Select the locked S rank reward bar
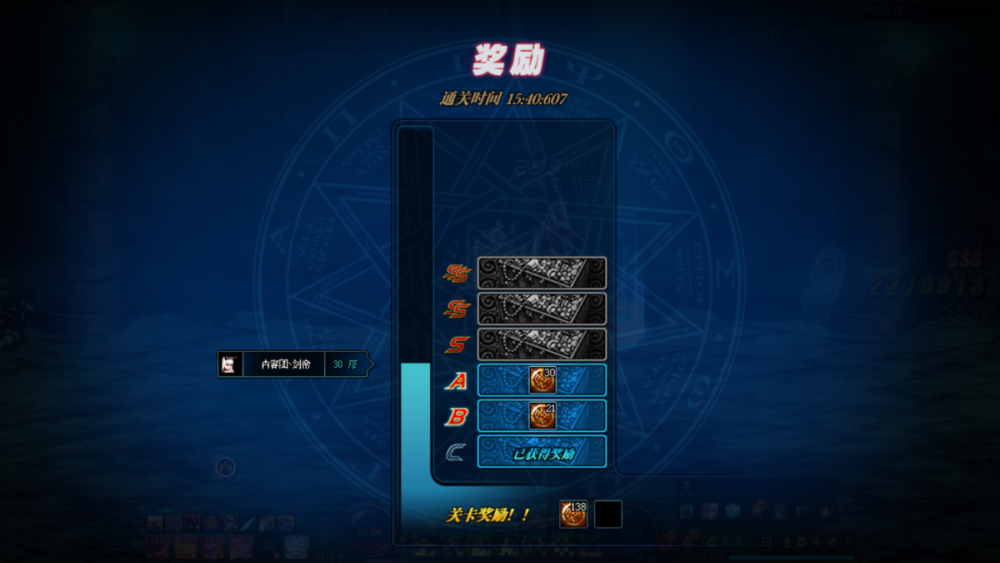The width and height of the screenshot is (1000, 563). [x=542, y=344]
